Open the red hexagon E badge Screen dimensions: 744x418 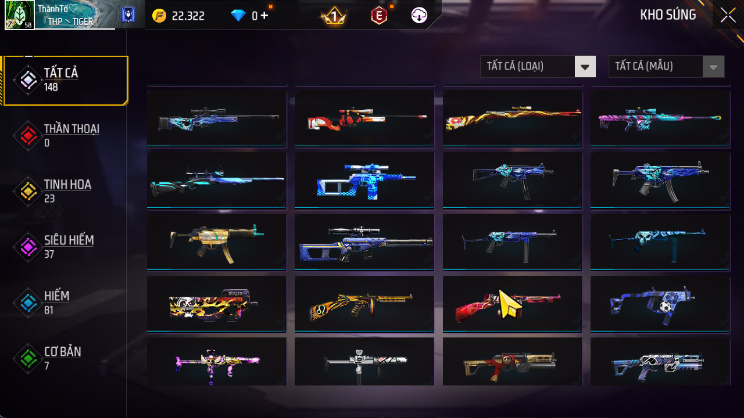click(x=378, y=16)
